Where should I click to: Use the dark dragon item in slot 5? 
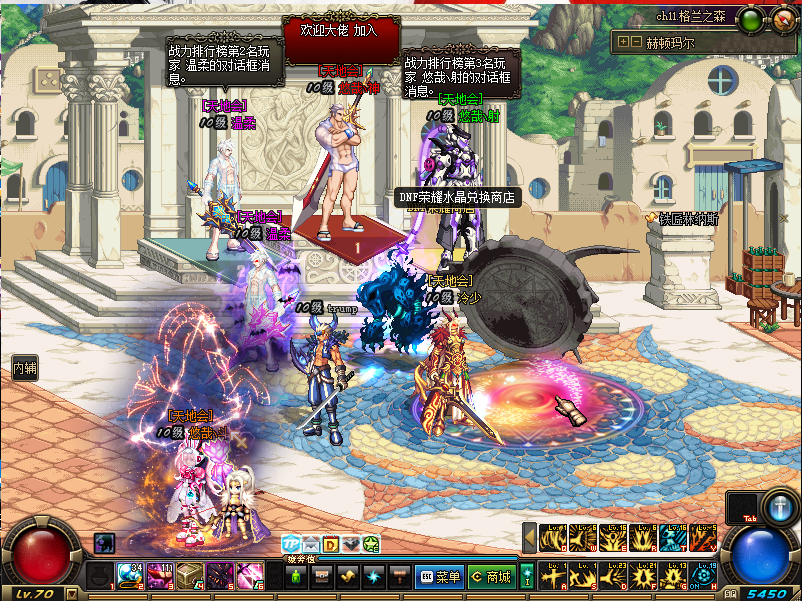(219, 576)
